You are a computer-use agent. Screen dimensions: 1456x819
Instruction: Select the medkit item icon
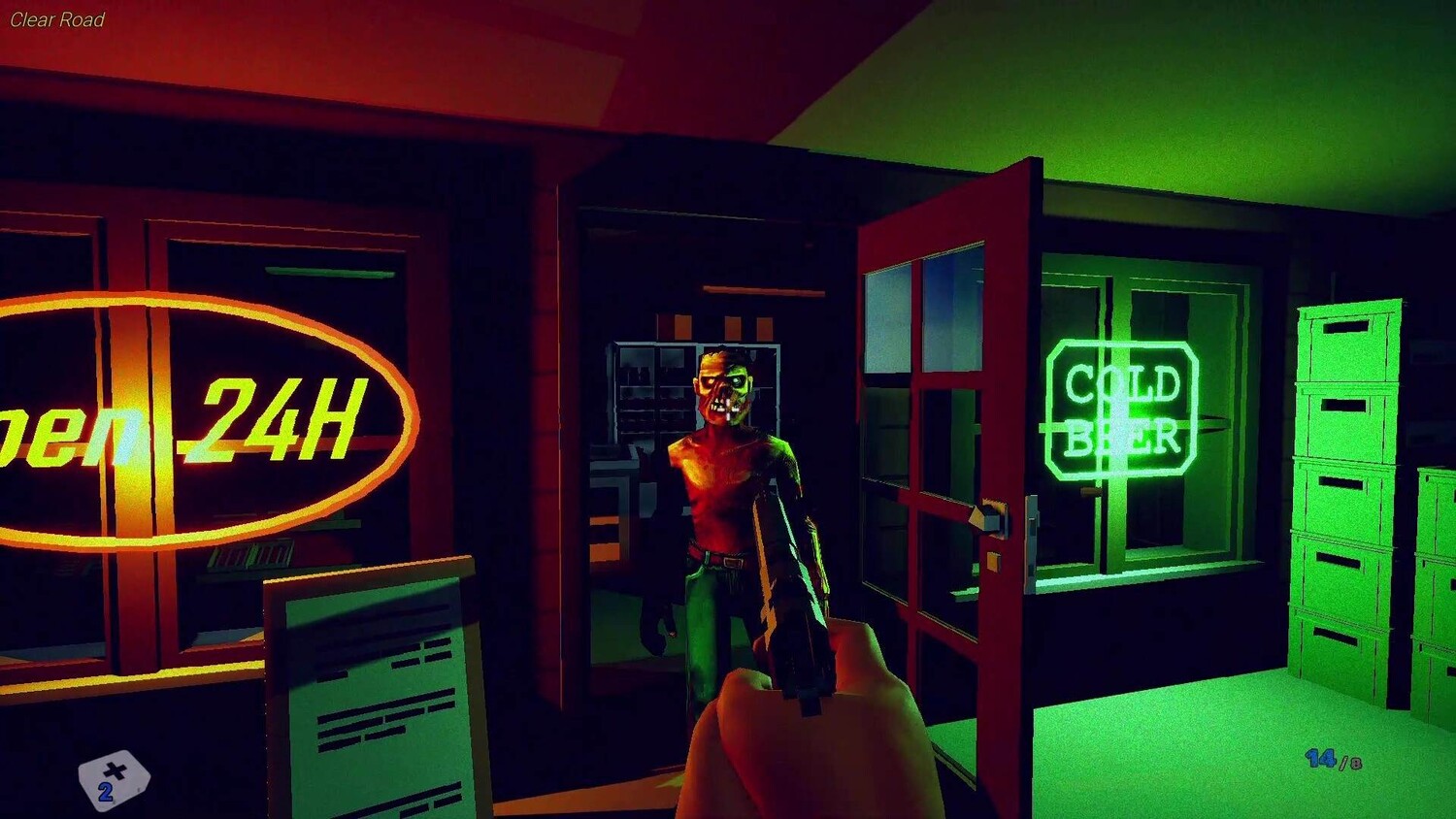tap(114, 778)
